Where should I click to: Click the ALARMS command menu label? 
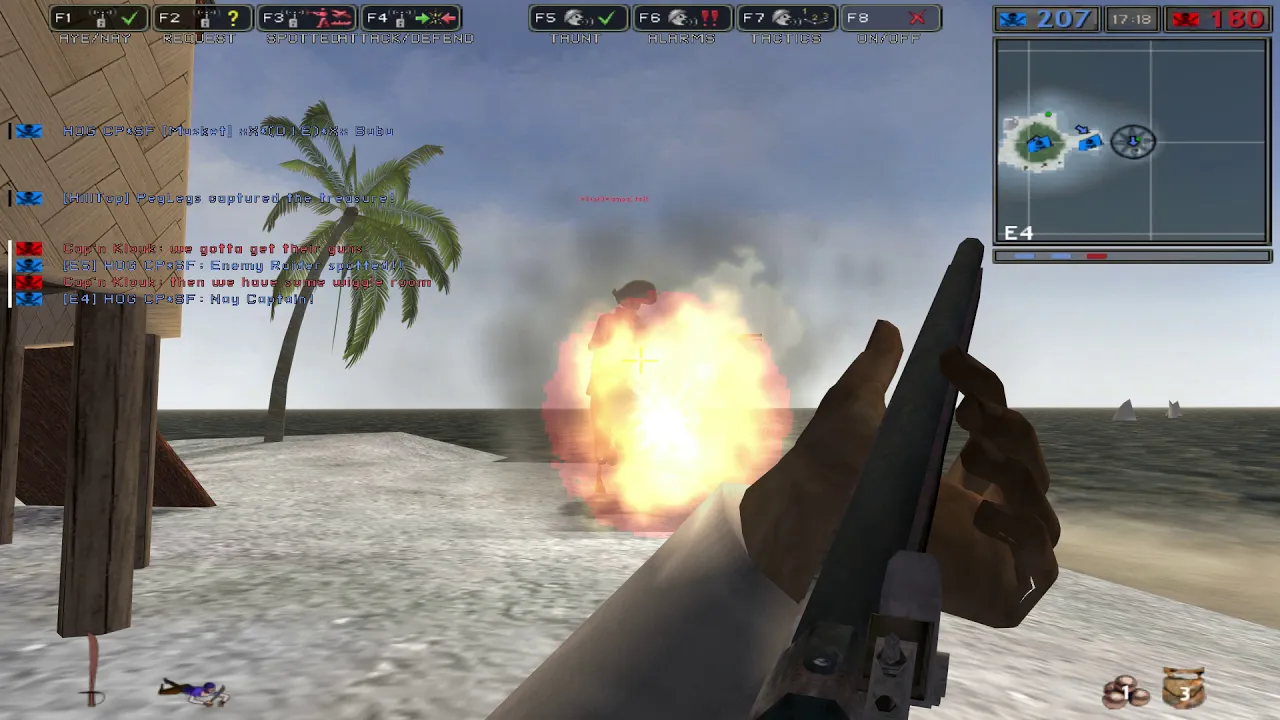click(681, 39)
